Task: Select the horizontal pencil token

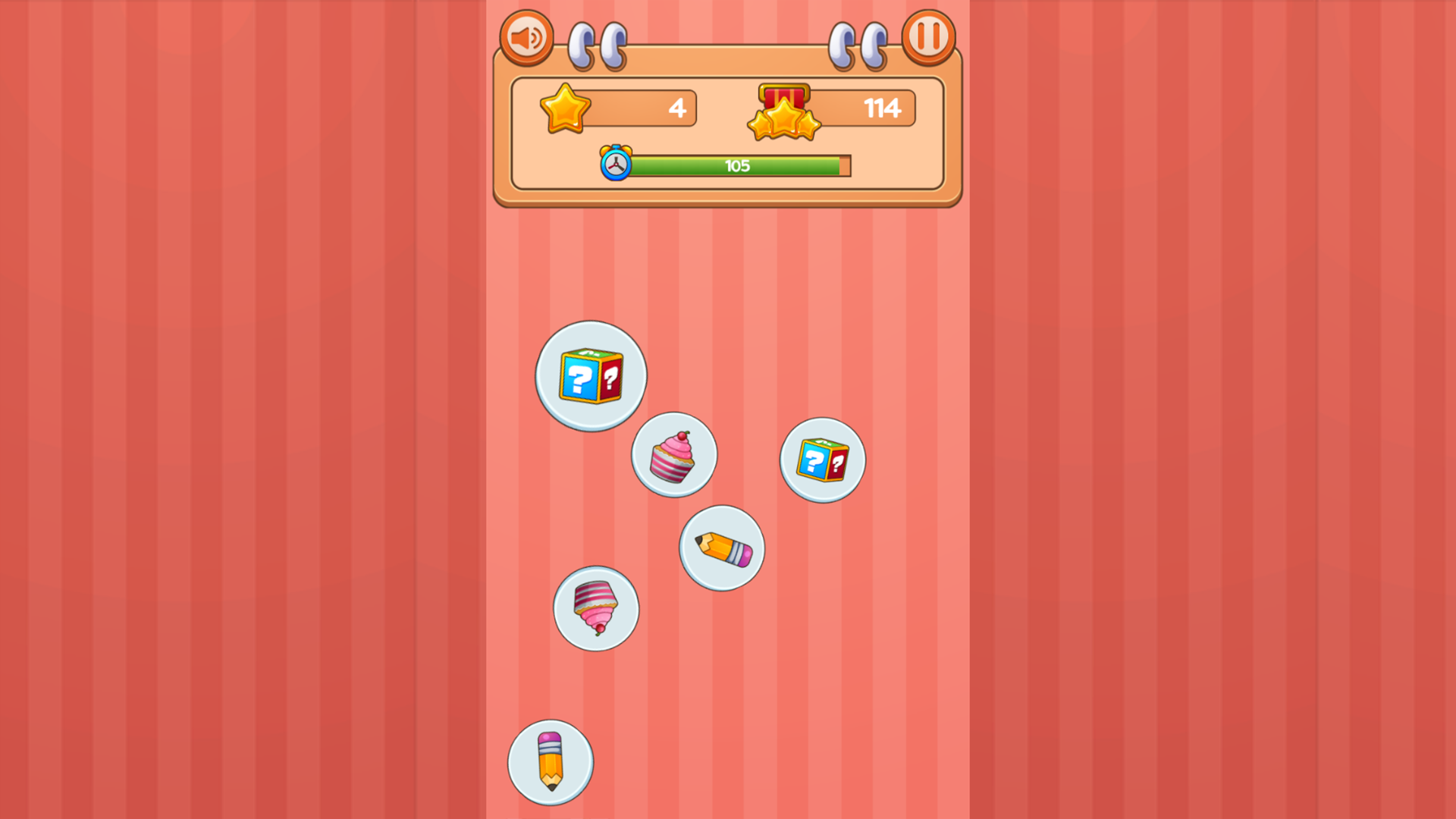Action: coord(720,548)
